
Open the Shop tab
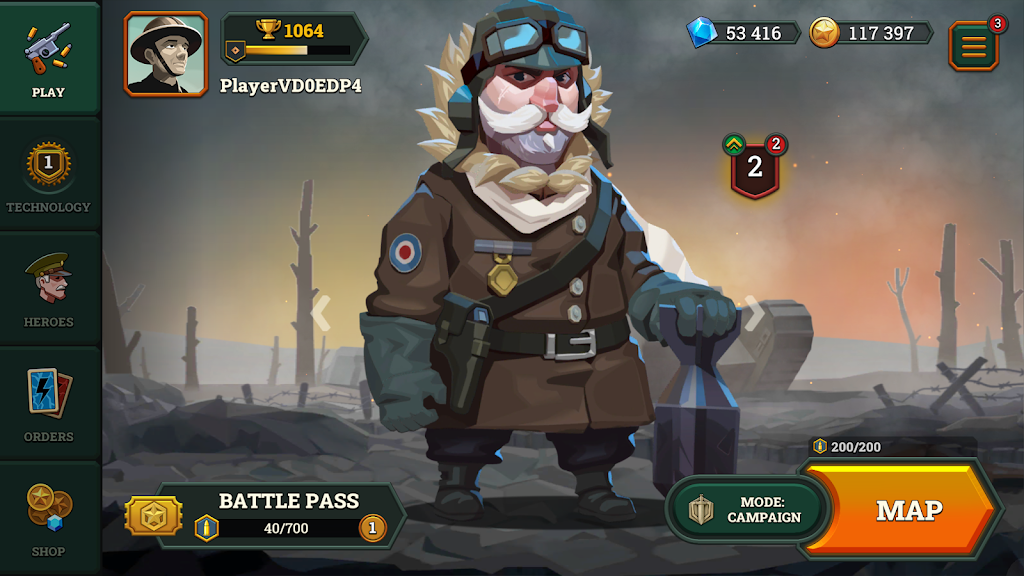click(48, 518)
